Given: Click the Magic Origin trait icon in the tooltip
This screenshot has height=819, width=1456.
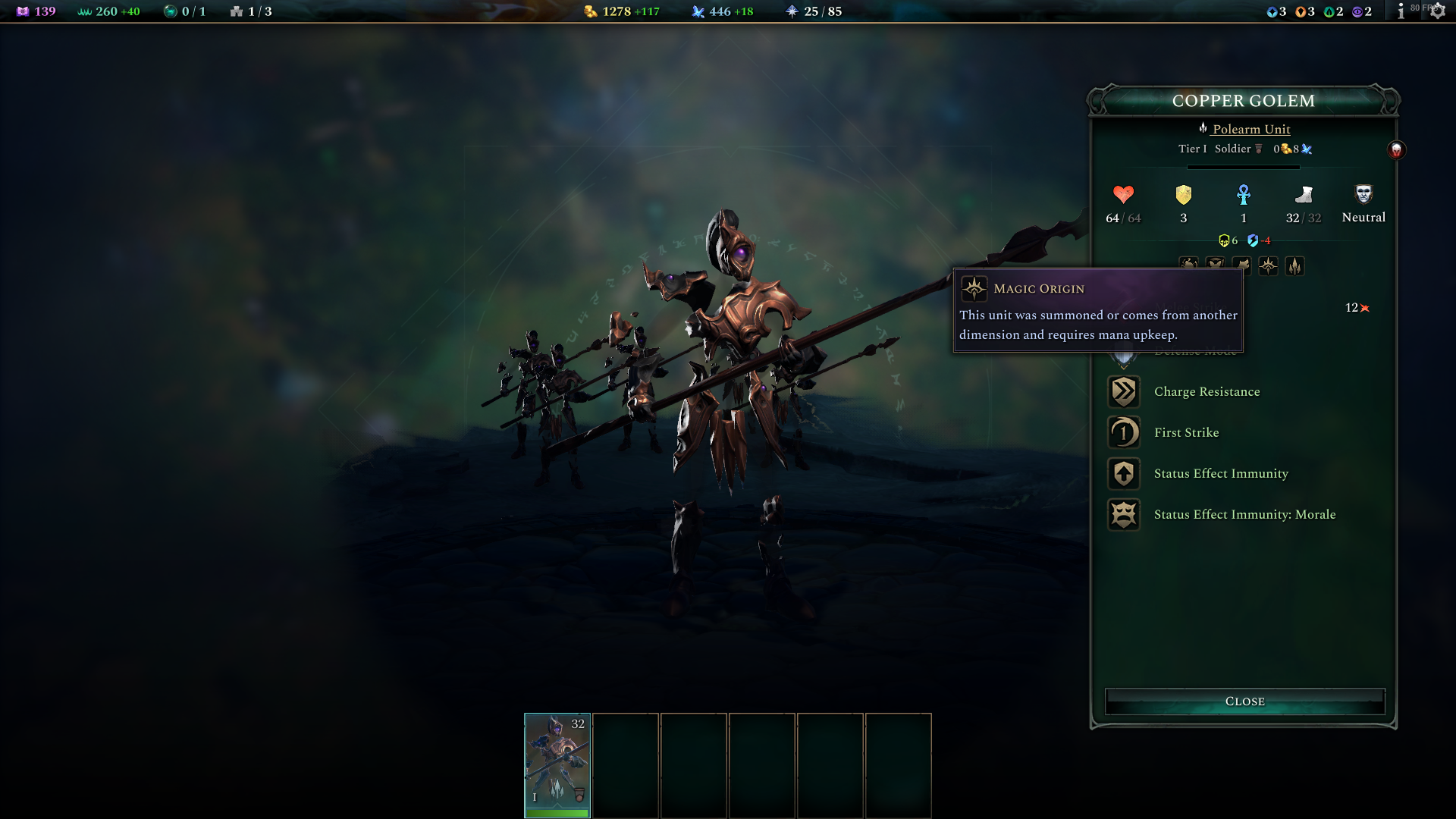Looking at the screenshot, I should [x=973, y=288].
